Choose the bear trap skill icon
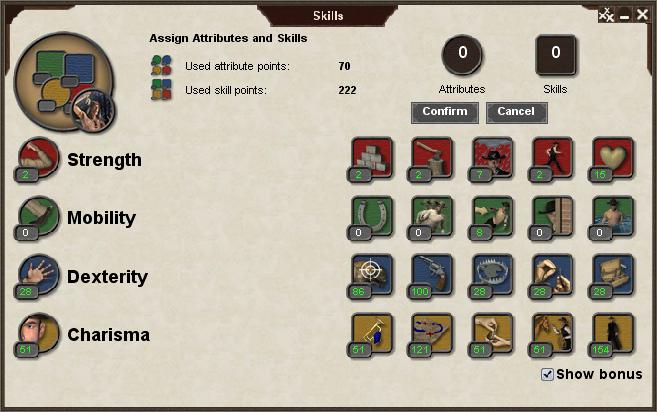Image resolution: width=657 pixels, height=412 pixels. (x=492, y=275)
